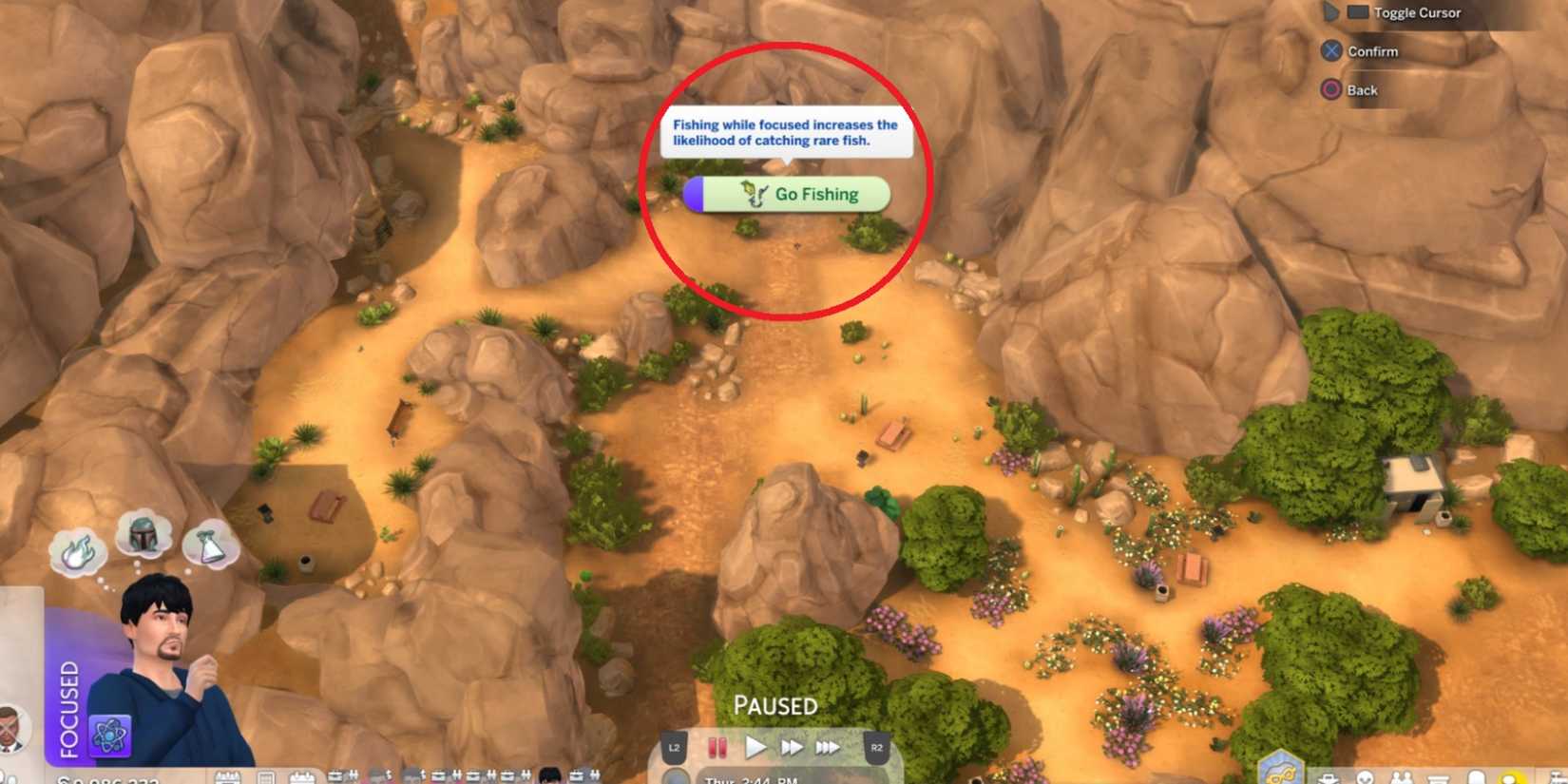Select ultra speed triple-arrow control

click(828, 748)
